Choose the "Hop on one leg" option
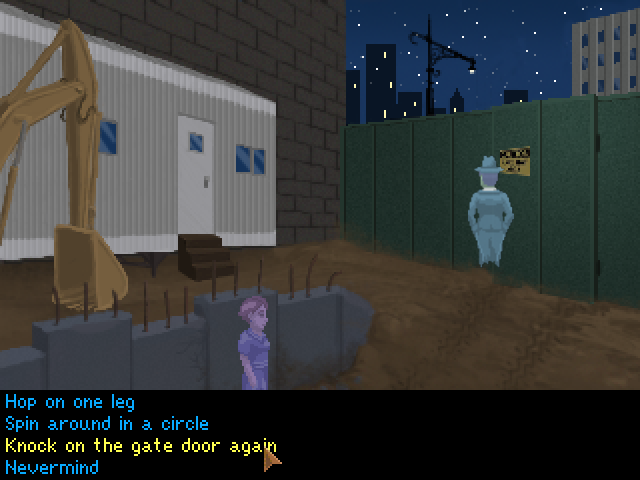The width and height of the screenshot is (640, 480). (69, 404)
